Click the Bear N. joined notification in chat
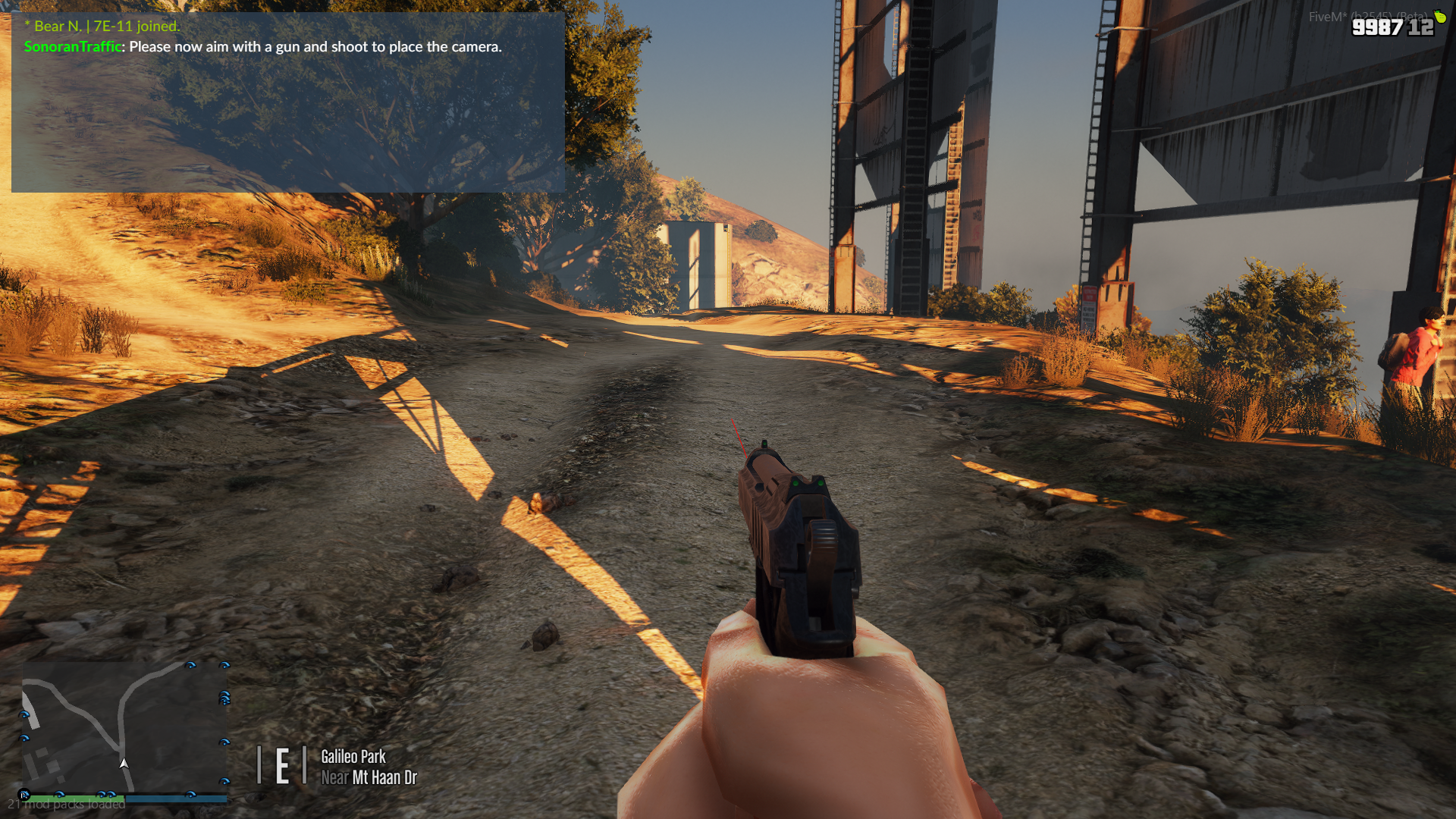Screen dimensions: 1456x819 [102, 26]
